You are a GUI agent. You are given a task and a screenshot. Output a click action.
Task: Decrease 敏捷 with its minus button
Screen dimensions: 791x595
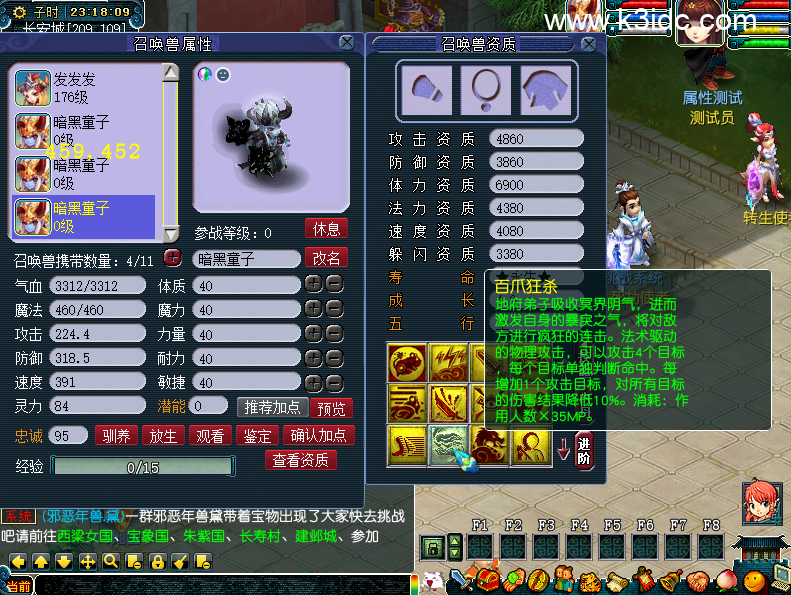[x=334, y=382]
